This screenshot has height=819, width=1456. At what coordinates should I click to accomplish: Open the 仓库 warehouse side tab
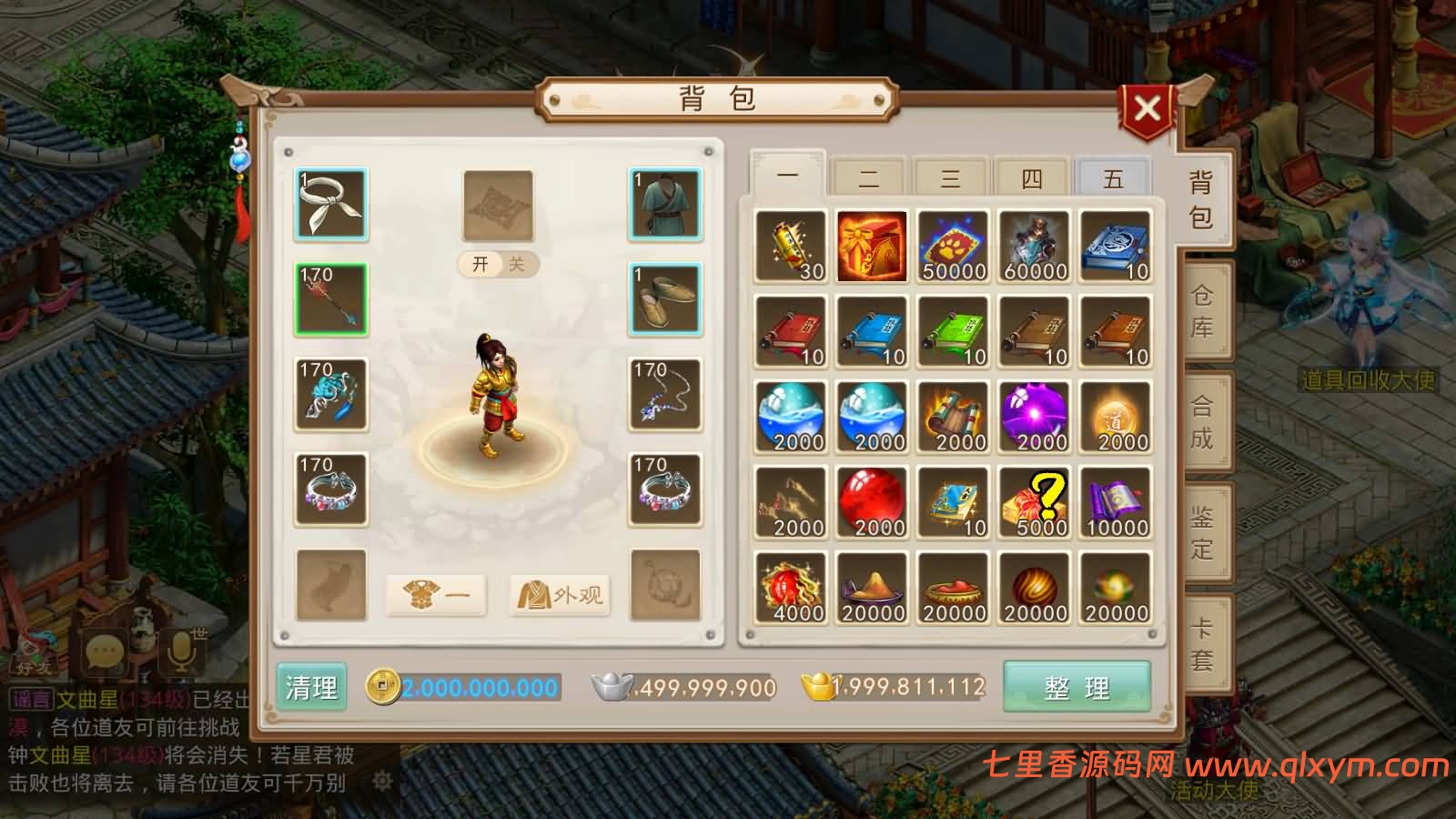1202,311
